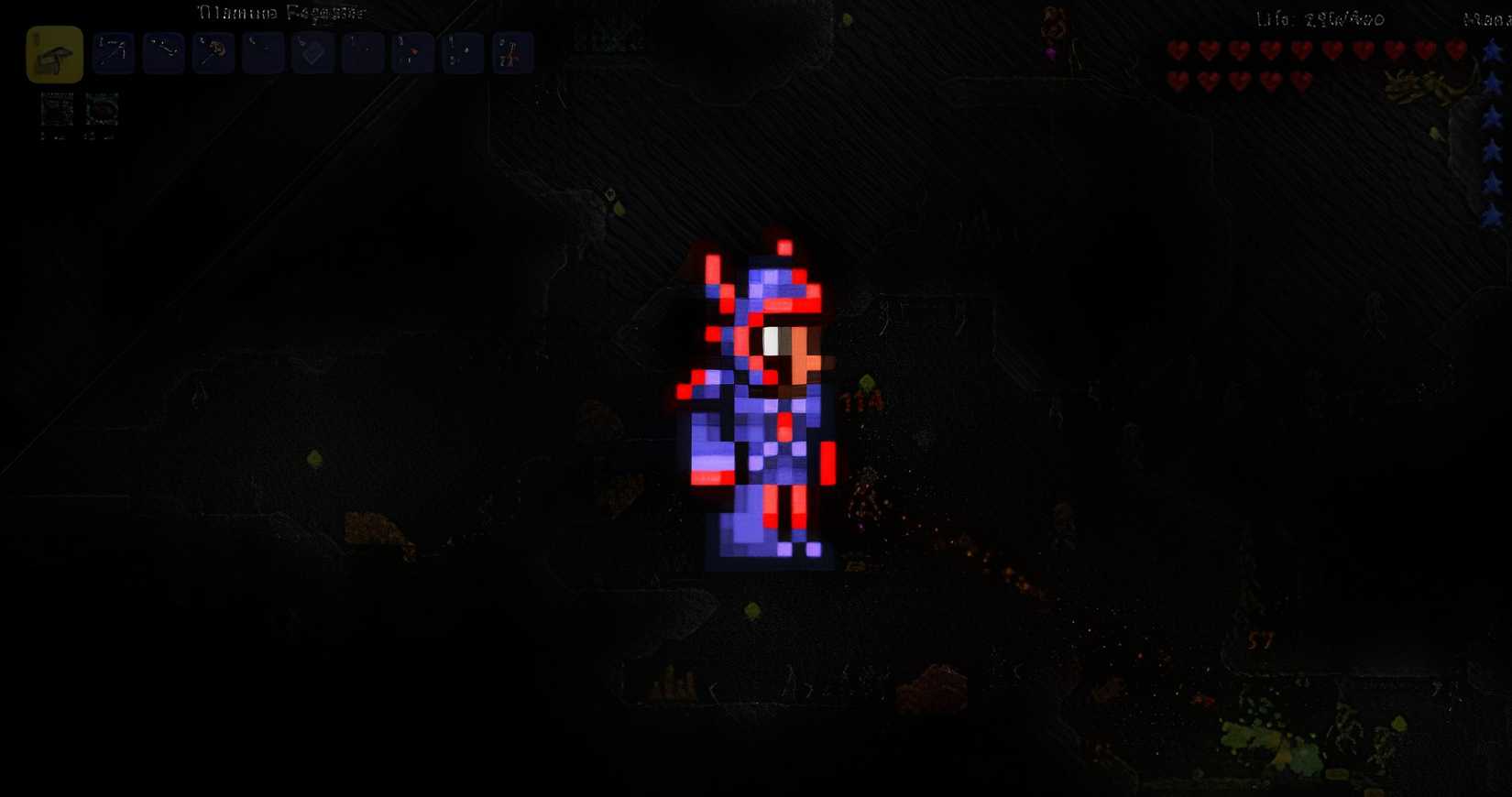The height and width of the screenshot is (797, 1512).
Task: Click the last heart in the second health row
Action: click(1299, 82)
